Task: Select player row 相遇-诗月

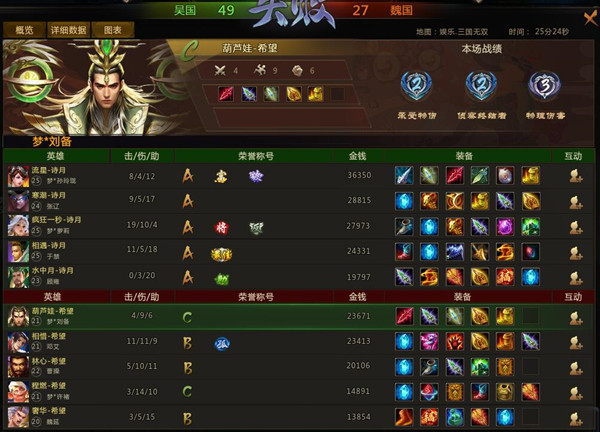Action: [x=60, y=249]
